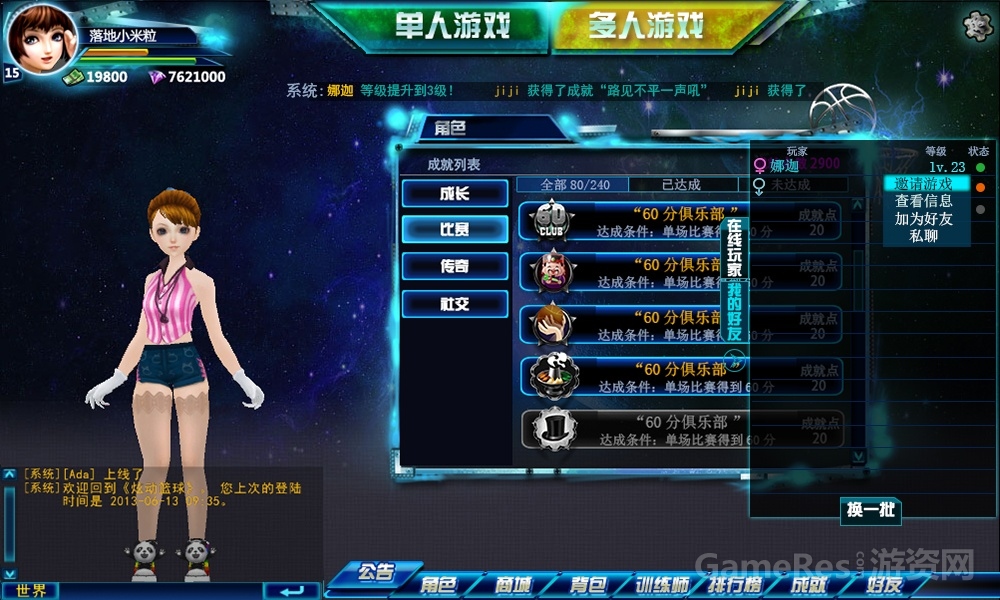
Task: Select the 比赛 achievement category
Action: point(455,229)
